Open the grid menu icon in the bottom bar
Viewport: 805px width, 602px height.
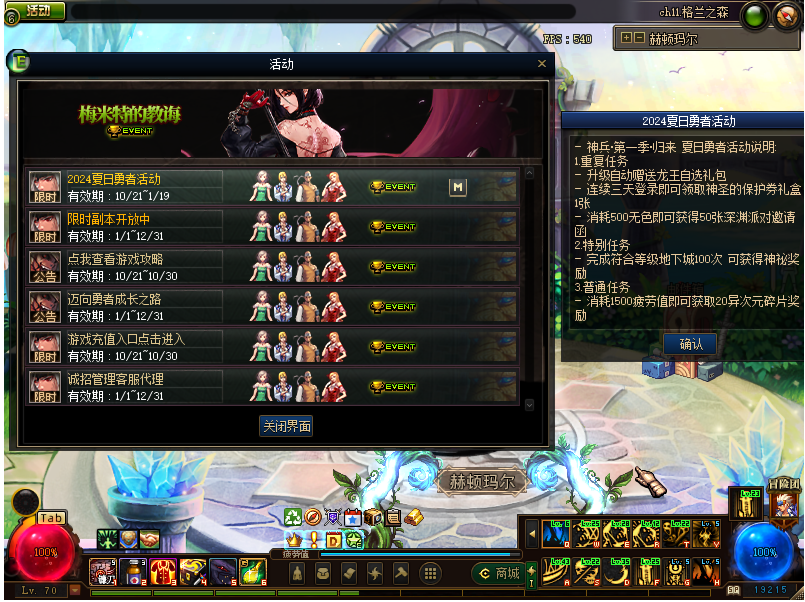click(430, 573)
